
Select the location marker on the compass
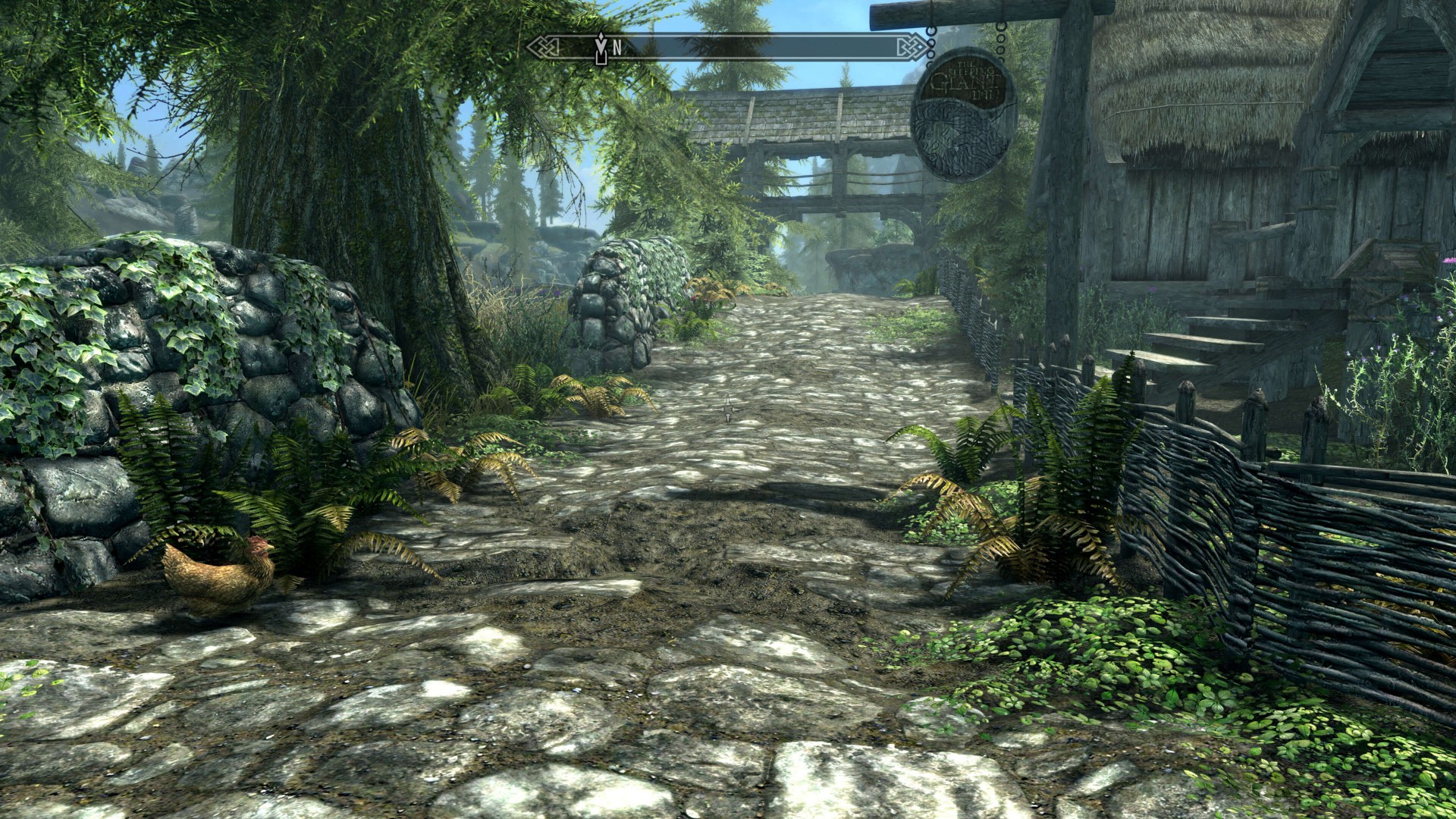tap(601, 47)
